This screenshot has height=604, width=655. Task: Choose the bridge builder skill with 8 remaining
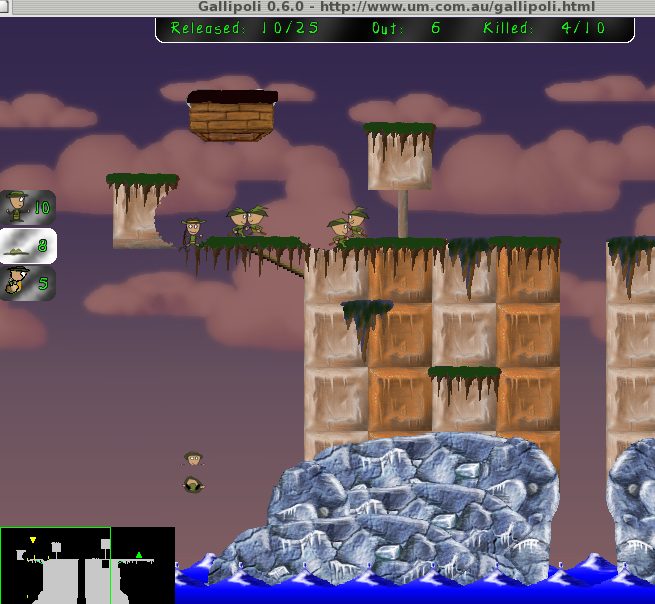coord(27,245)
